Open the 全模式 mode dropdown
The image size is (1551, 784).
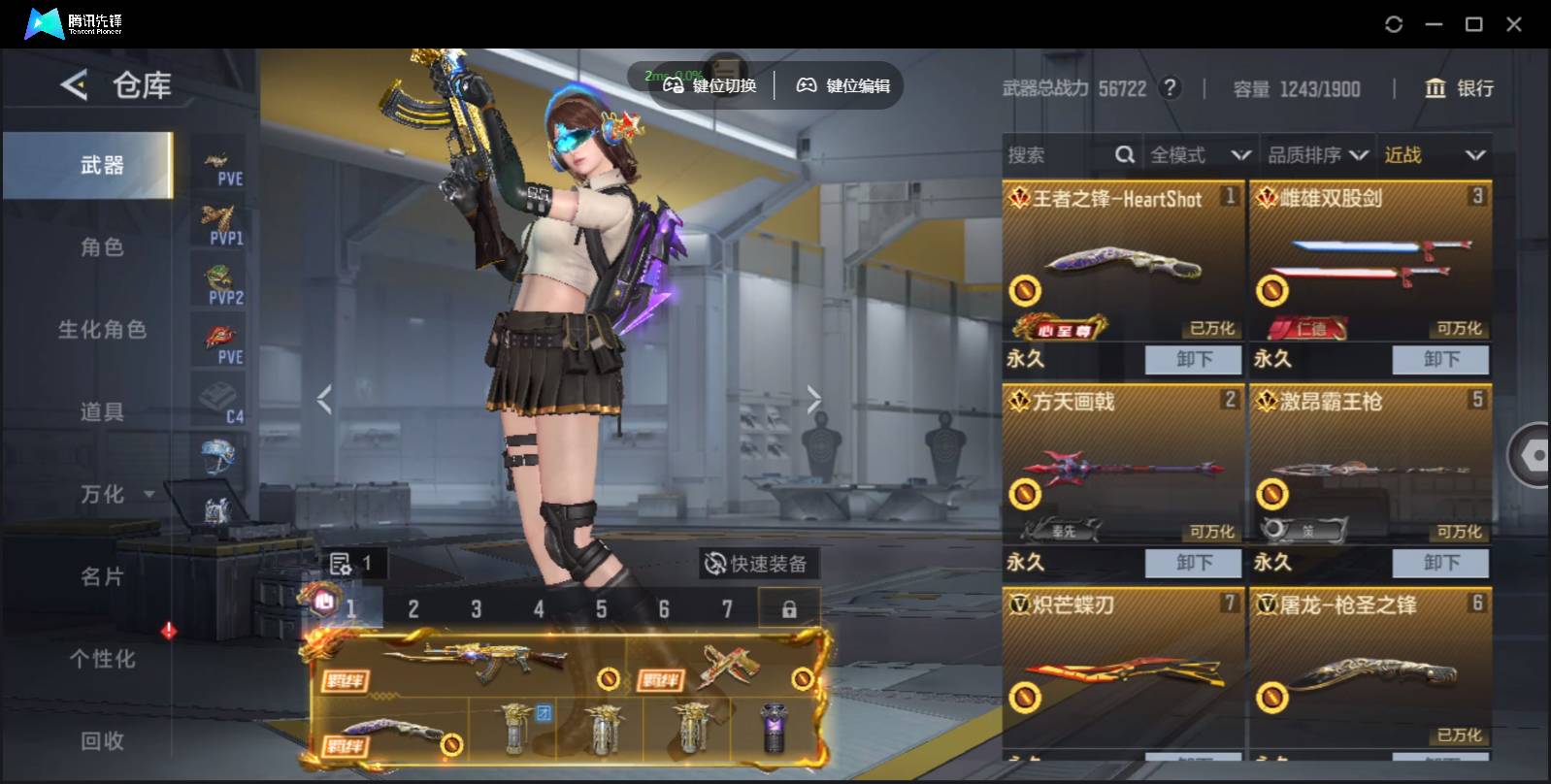coord(1199,155)
